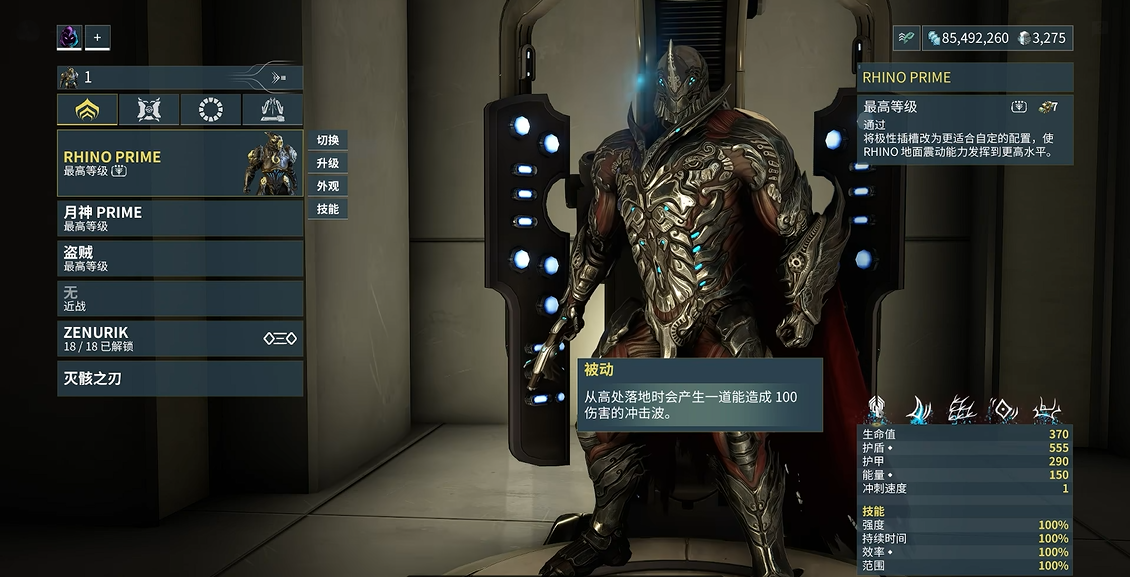Choose the 盗贼 weapon slot
The image size is (1130, 577).
180,258
